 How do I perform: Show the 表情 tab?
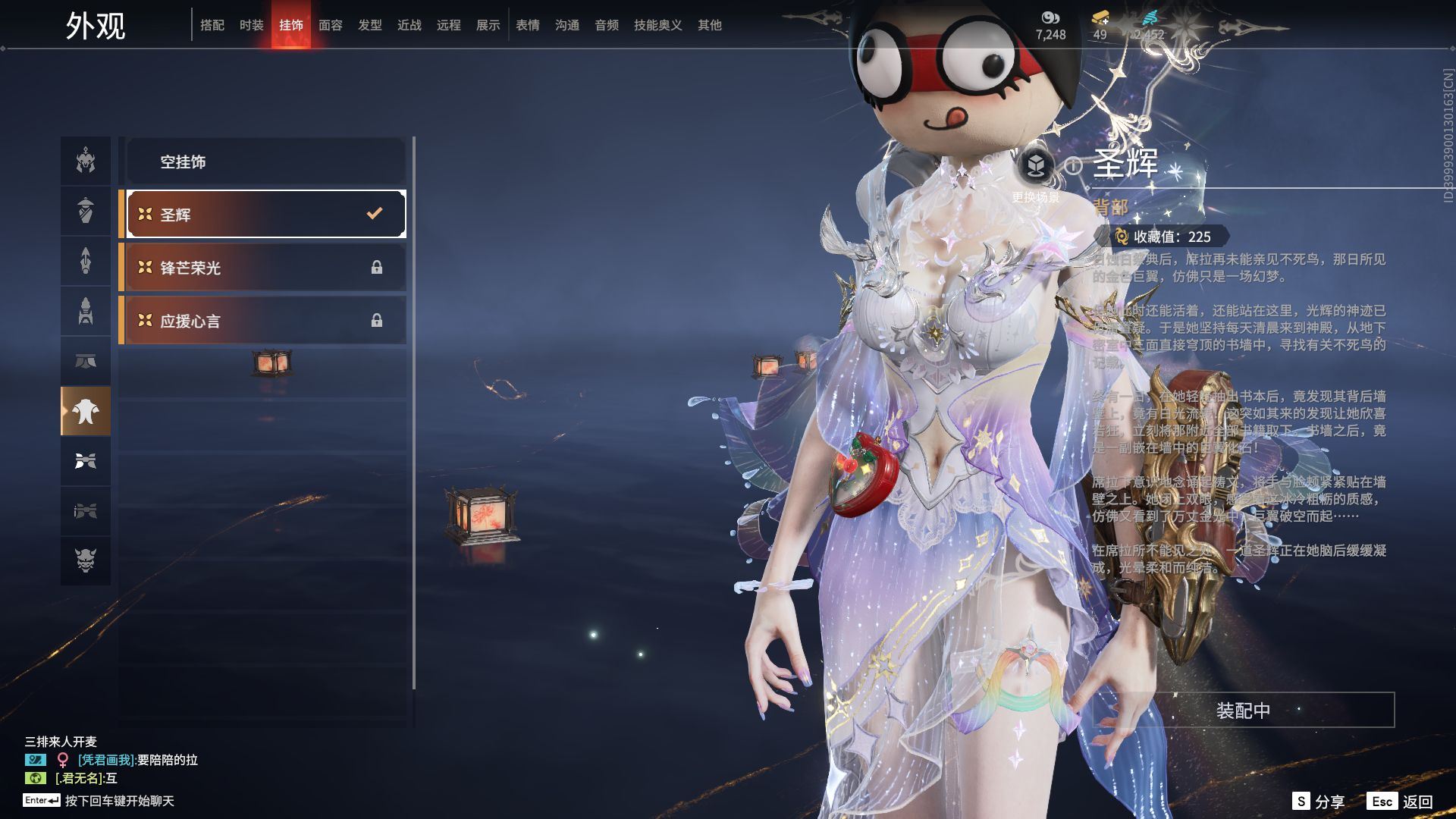click(x=528, y=25)
